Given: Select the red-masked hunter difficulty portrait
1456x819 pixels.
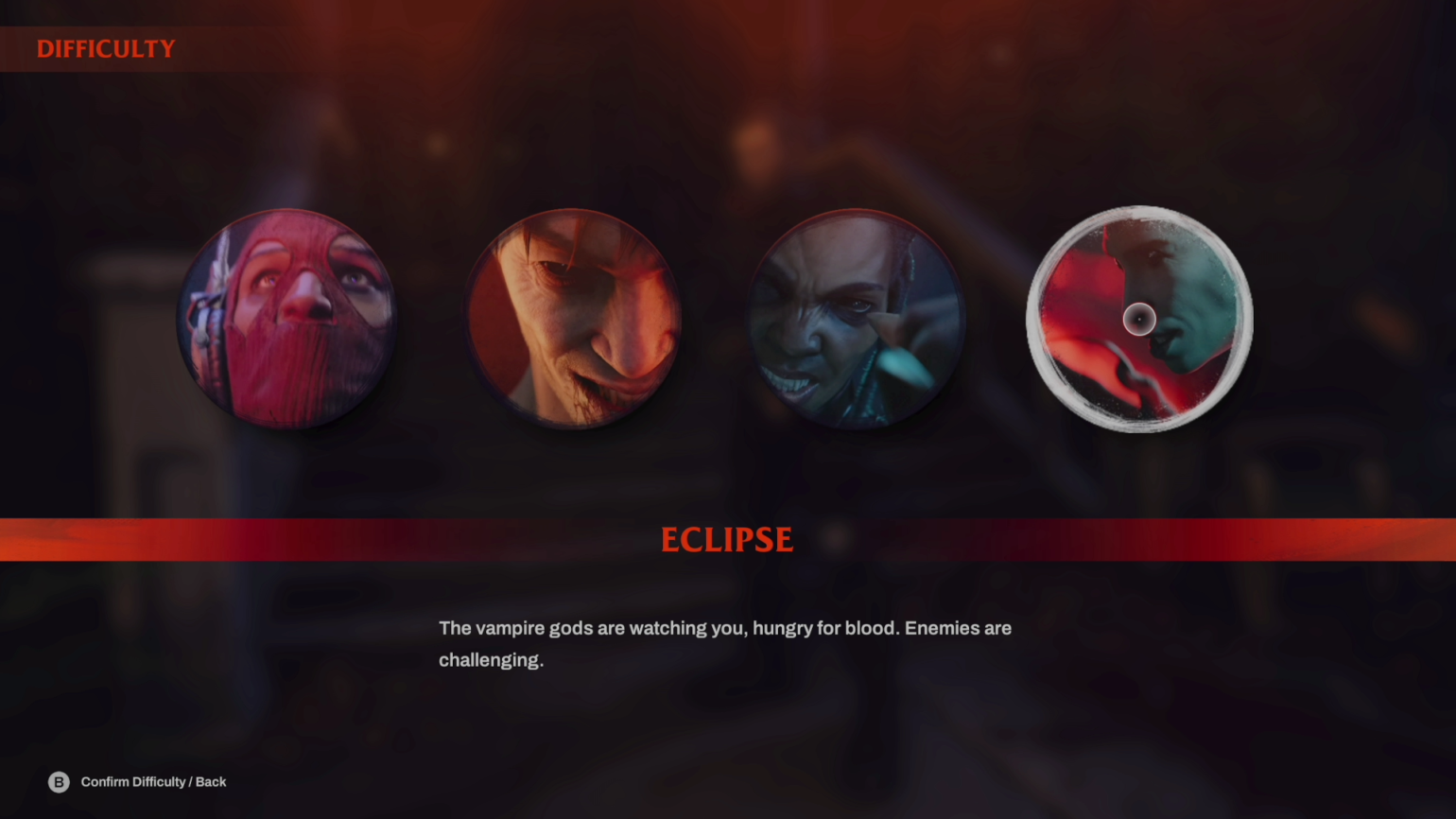Looking at the screenshot, I should [288, 317].
